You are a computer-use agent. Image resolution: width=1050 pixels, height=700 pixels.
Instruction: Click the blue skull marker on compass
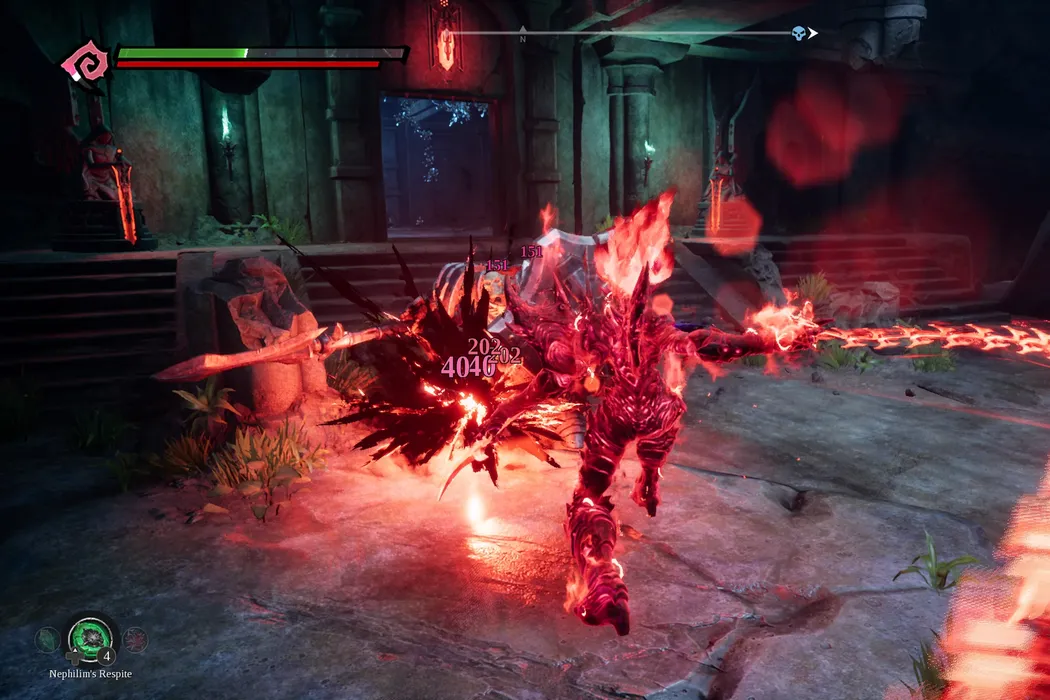tap(798, 34)
